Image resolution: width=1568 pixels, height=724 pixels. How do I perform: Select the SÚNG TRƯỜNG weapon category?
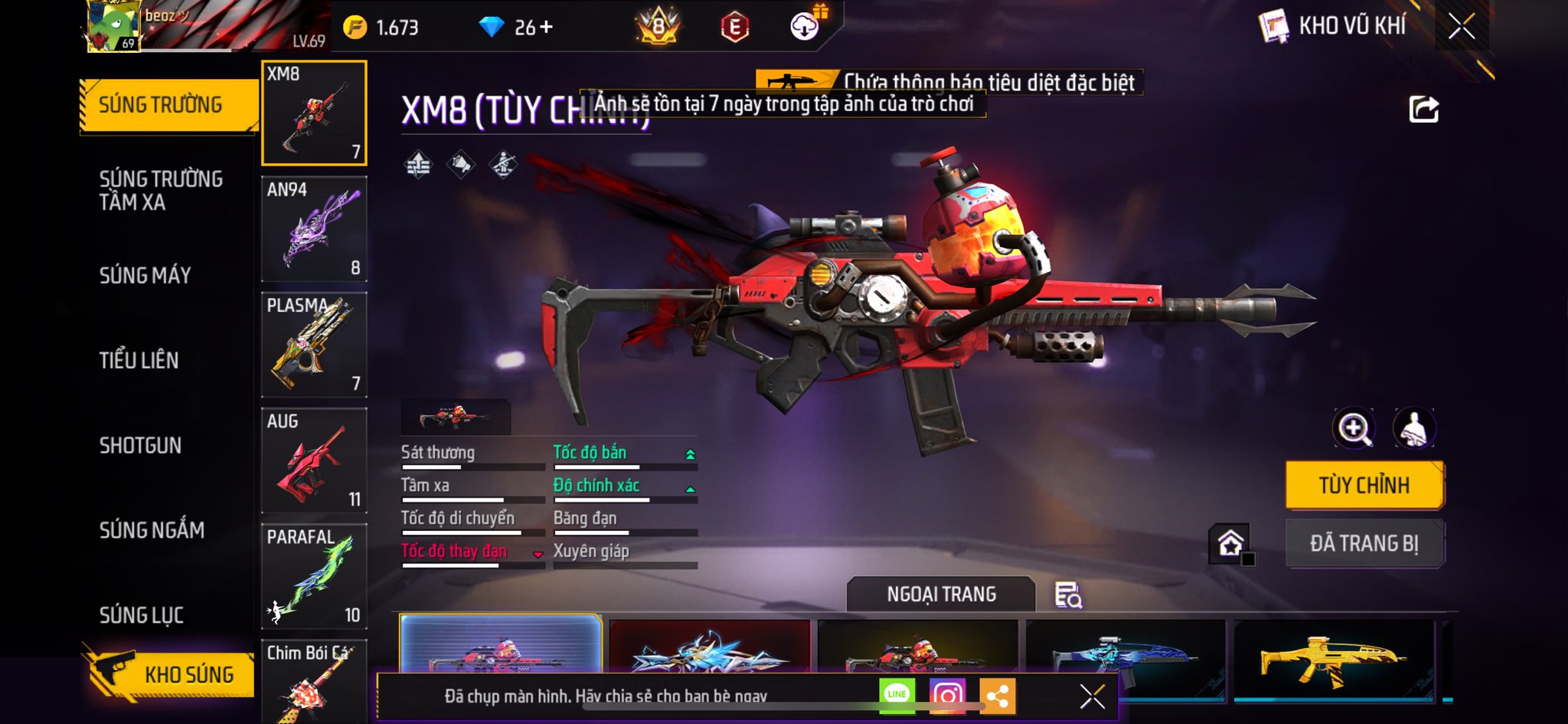click(x=161, y=105)
